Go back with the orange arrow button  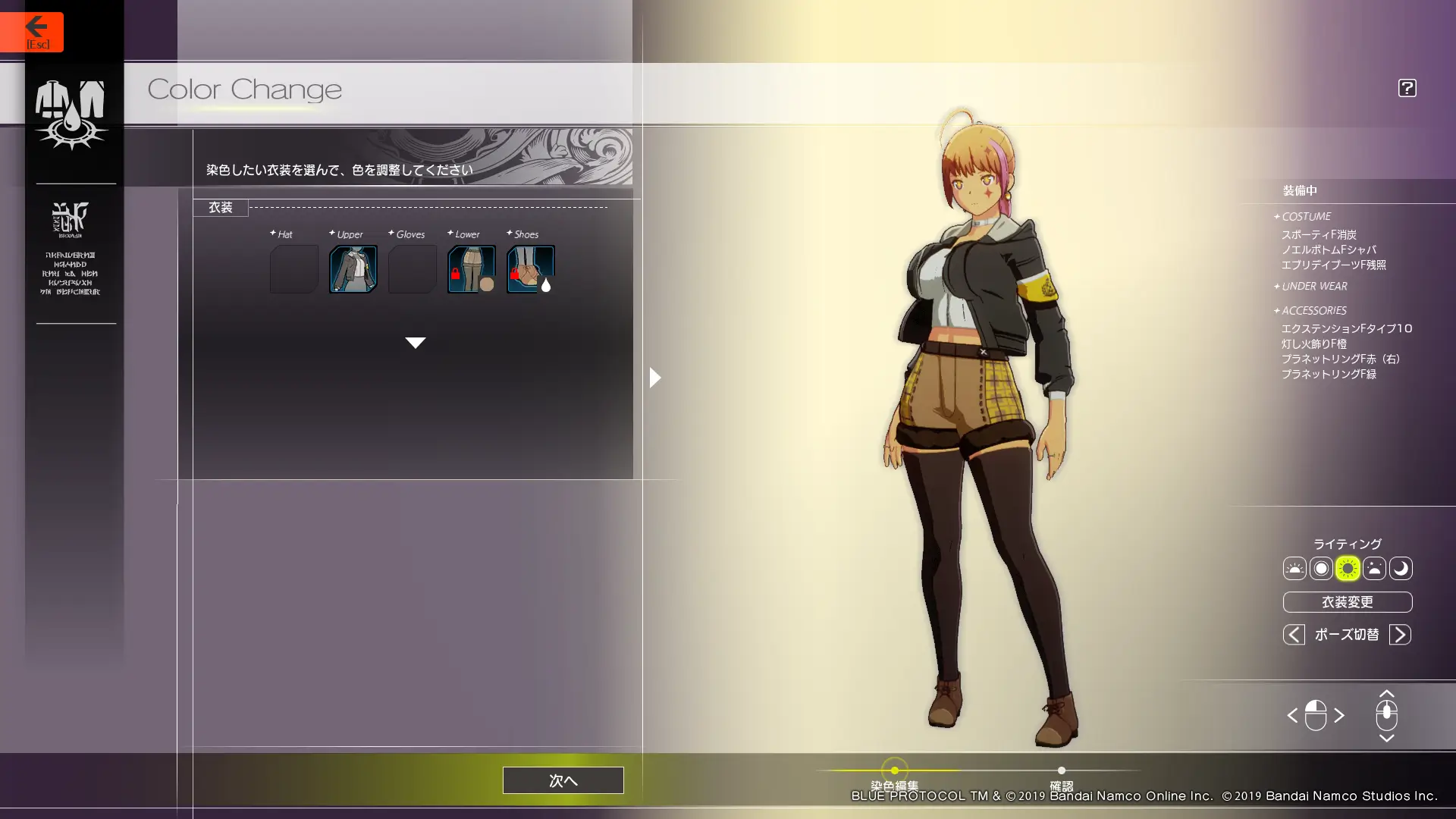pos(32,32)
